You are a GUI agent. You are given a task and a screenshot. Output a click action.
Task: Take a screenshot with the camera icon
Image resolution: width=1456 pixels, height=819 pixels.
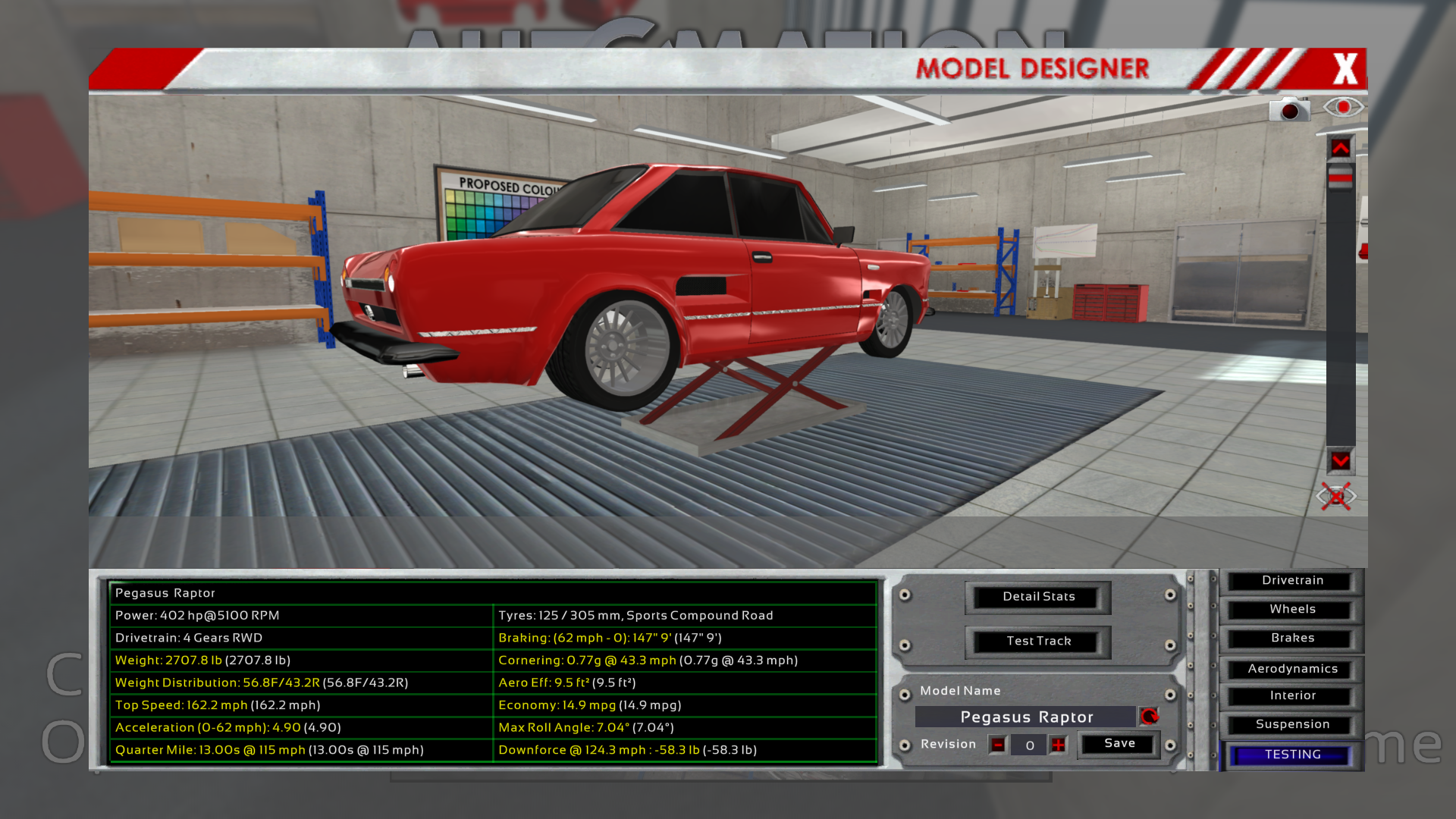tap(1289, 111)
